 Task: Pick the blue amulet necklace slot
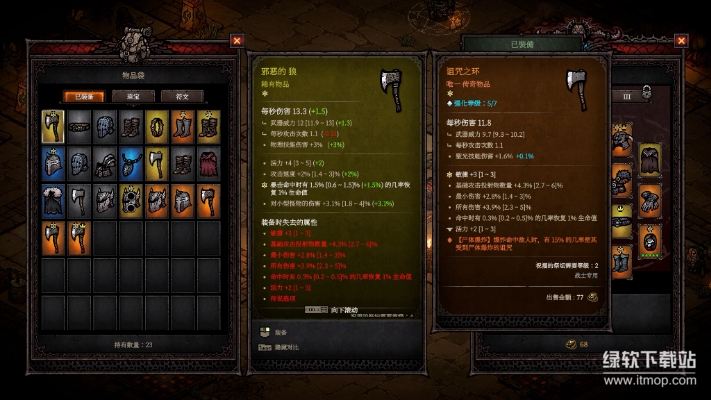coord(131,162)
